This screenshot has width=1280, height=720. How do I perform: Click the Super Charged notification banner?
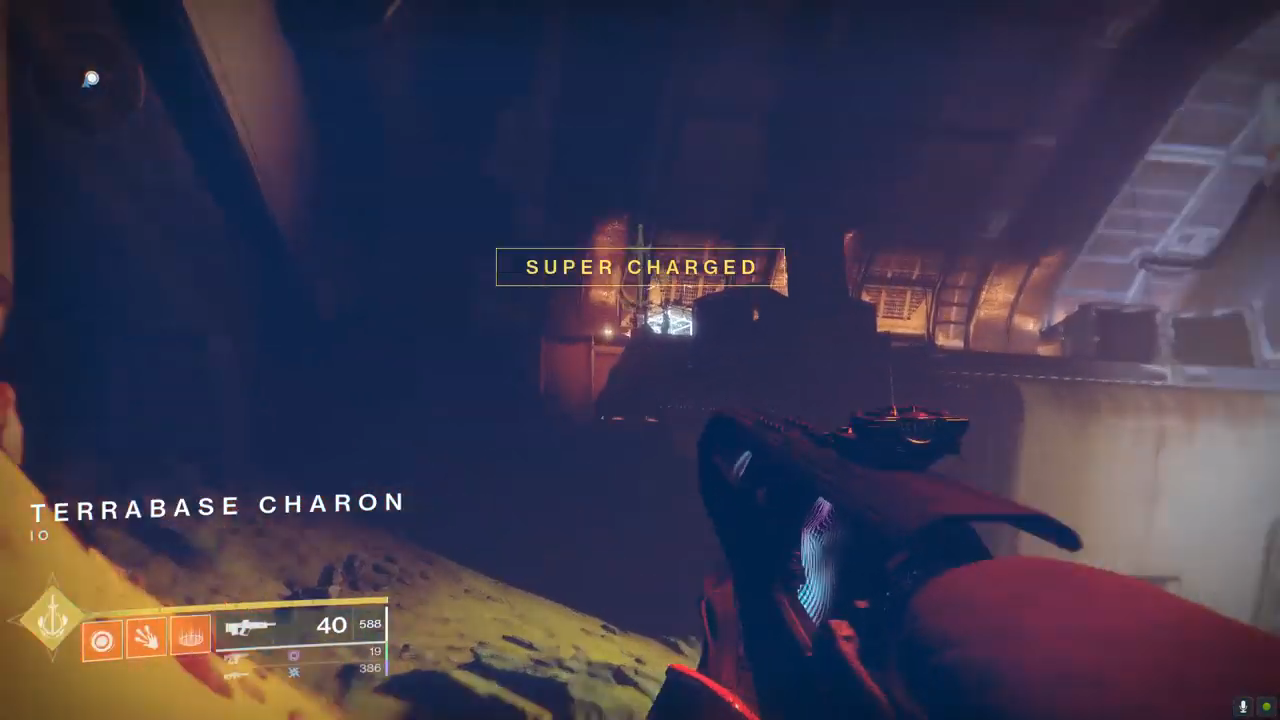tap(640, 267)
